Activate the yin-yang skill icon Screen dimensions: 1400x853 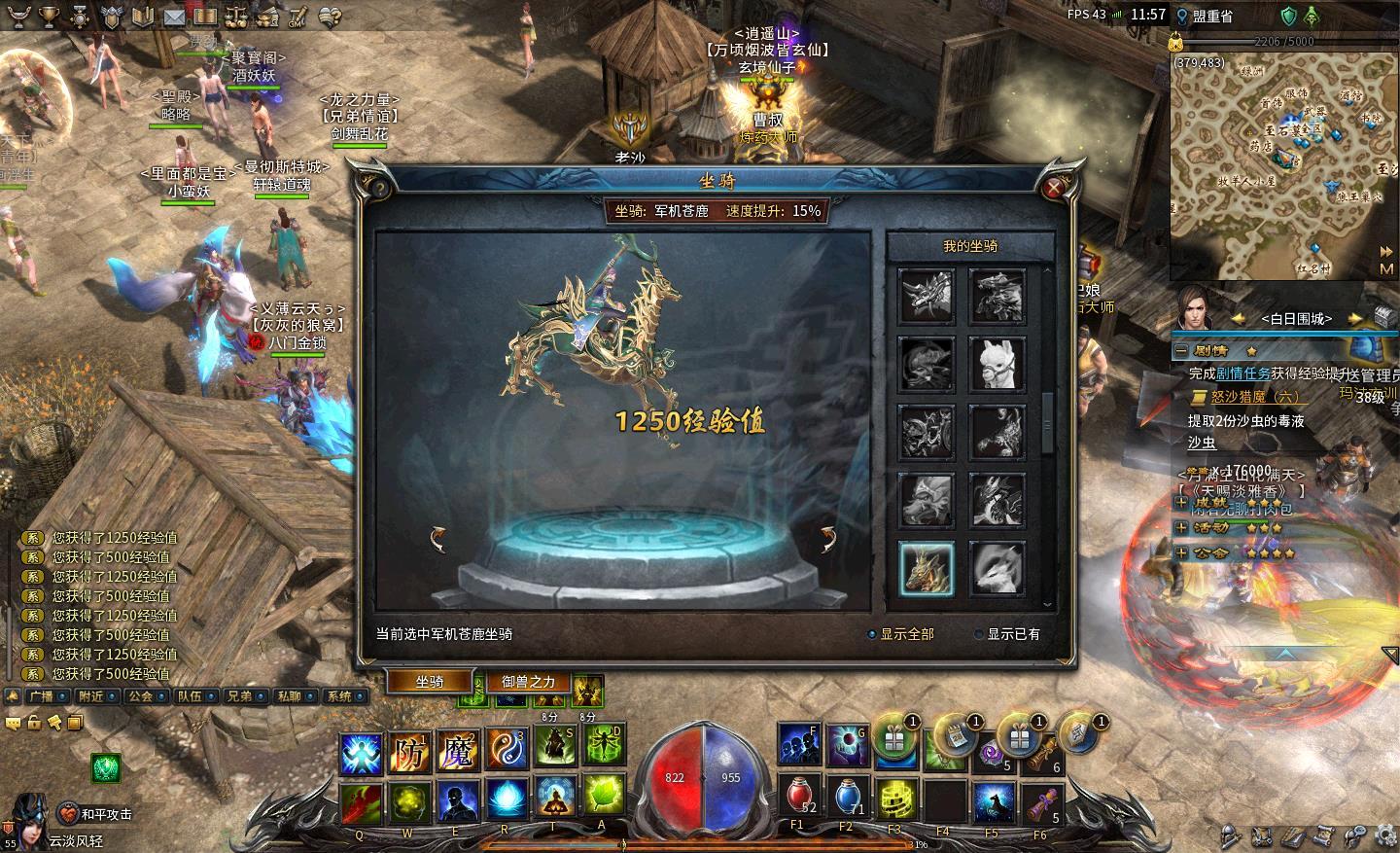coord(506,751)
